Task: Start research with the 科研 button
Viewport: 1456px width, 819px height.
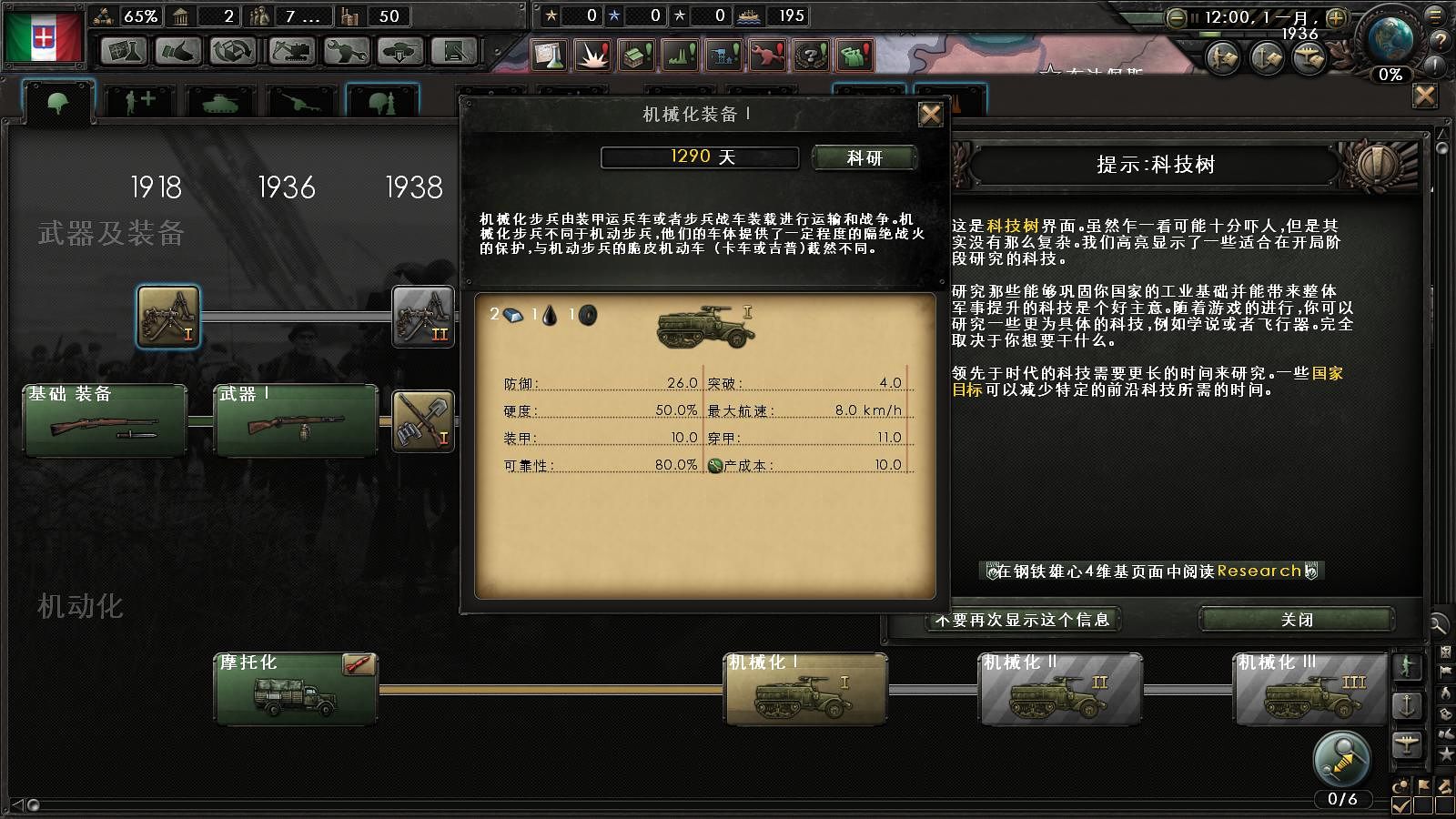Action: point(864,158)
